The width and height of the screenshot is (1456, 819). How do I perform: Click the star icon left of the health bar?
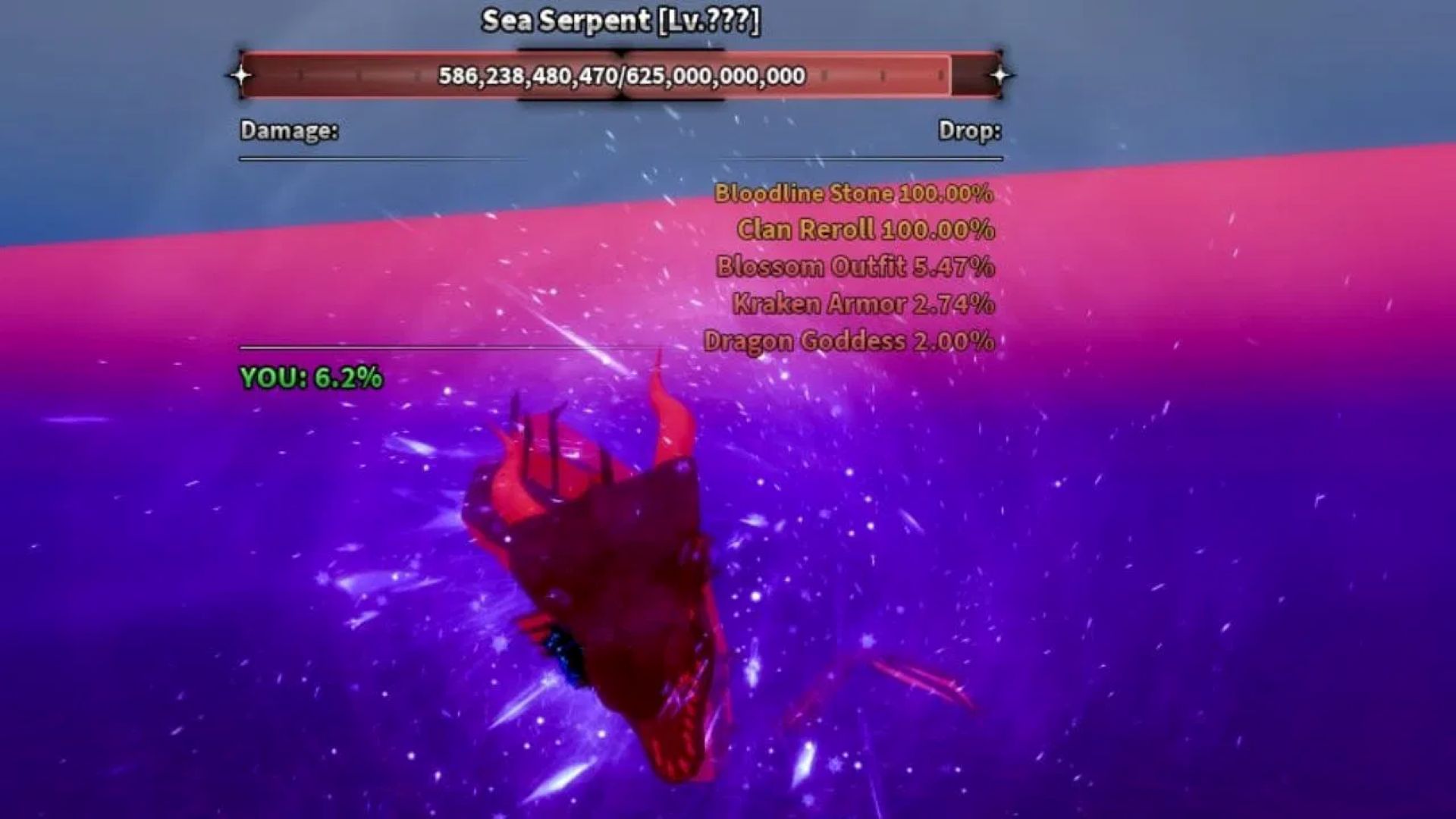(x=241, y=74)
